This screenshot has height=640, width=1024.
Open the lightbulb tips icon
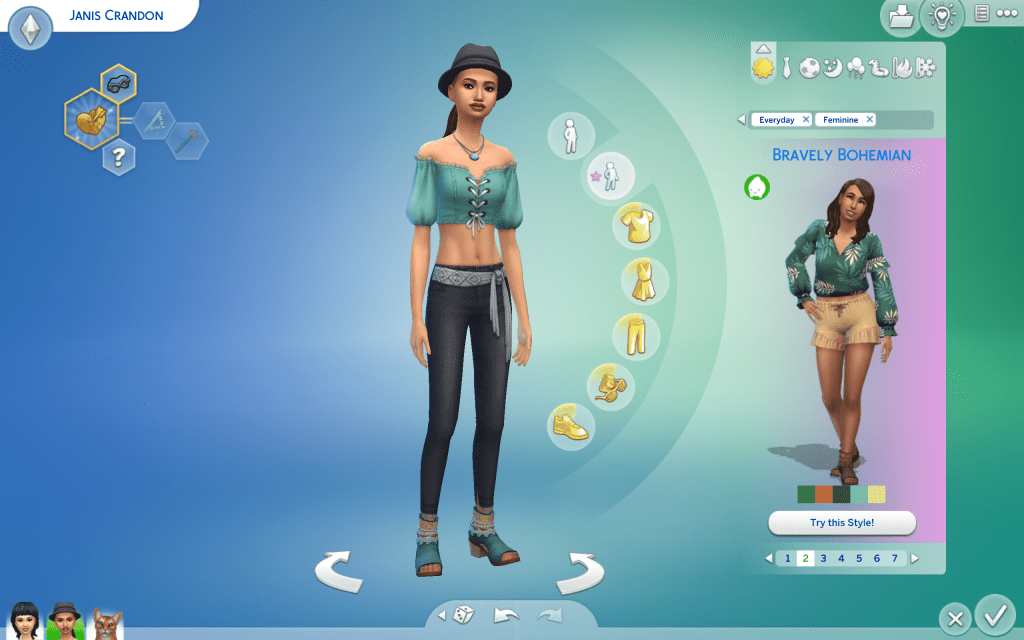941,17
